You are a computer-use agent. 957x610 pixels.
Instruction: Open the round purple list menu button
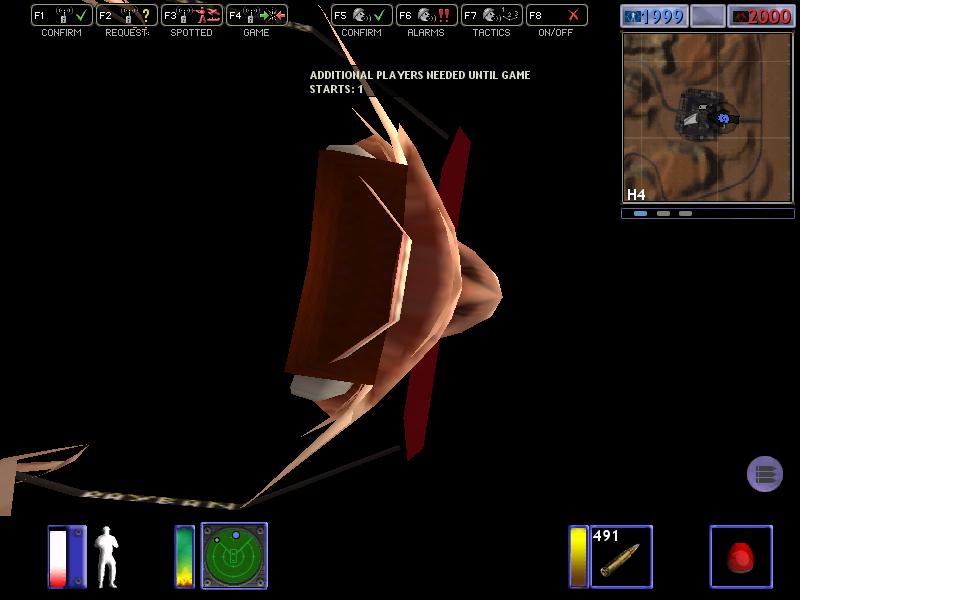coord(765,474)
